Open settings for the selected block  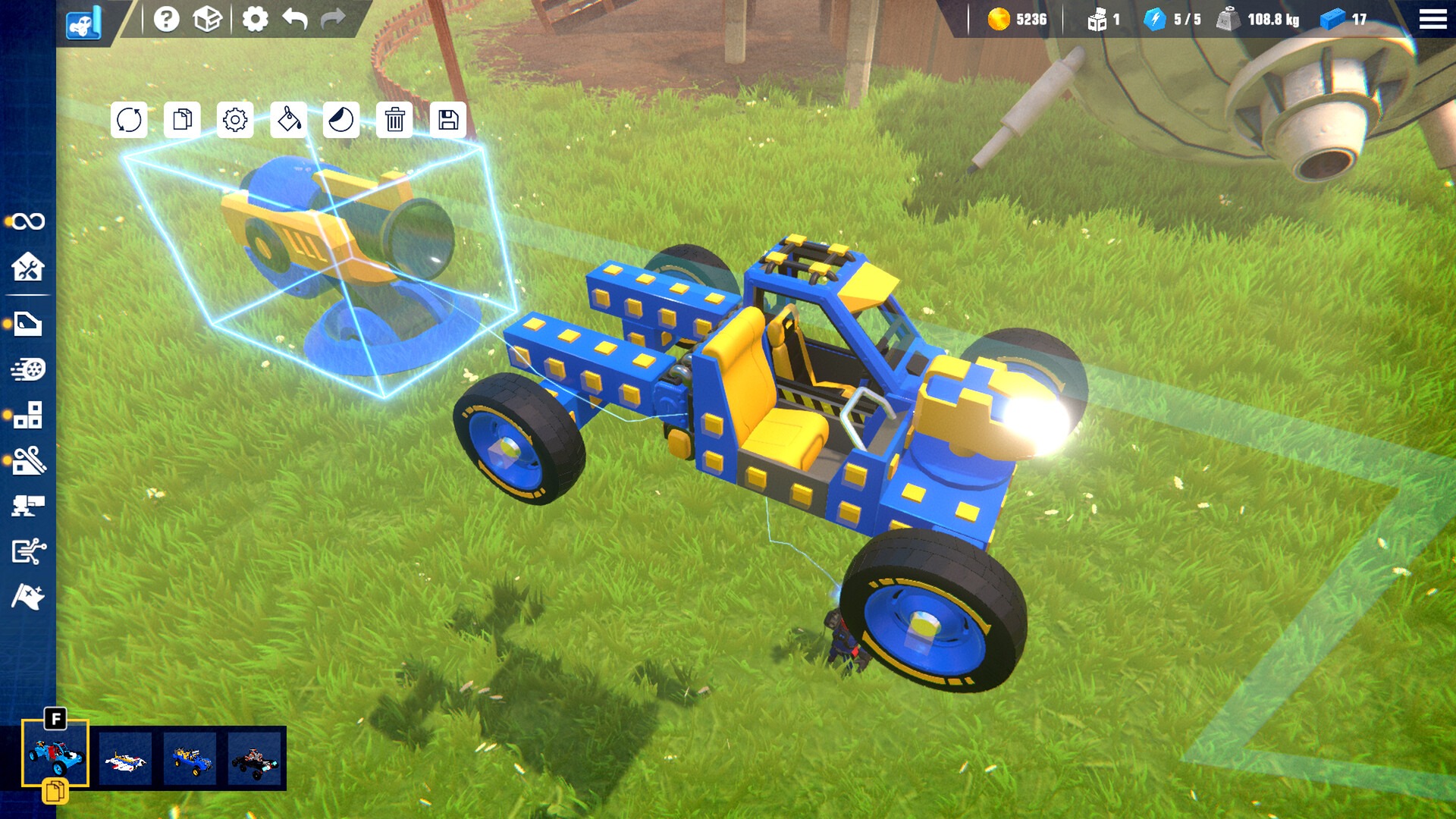coord(235,120)
